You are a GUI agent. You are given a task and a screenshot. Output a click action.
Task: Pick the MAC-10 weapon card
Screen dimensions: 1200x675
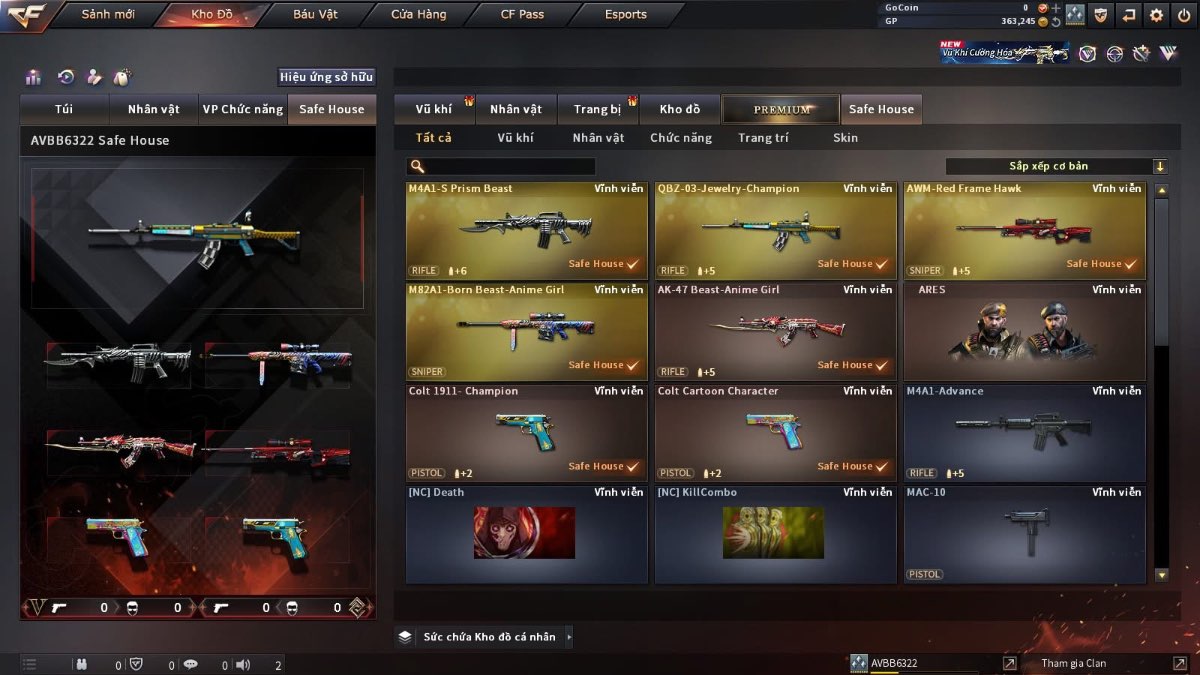click(1024, 533)
